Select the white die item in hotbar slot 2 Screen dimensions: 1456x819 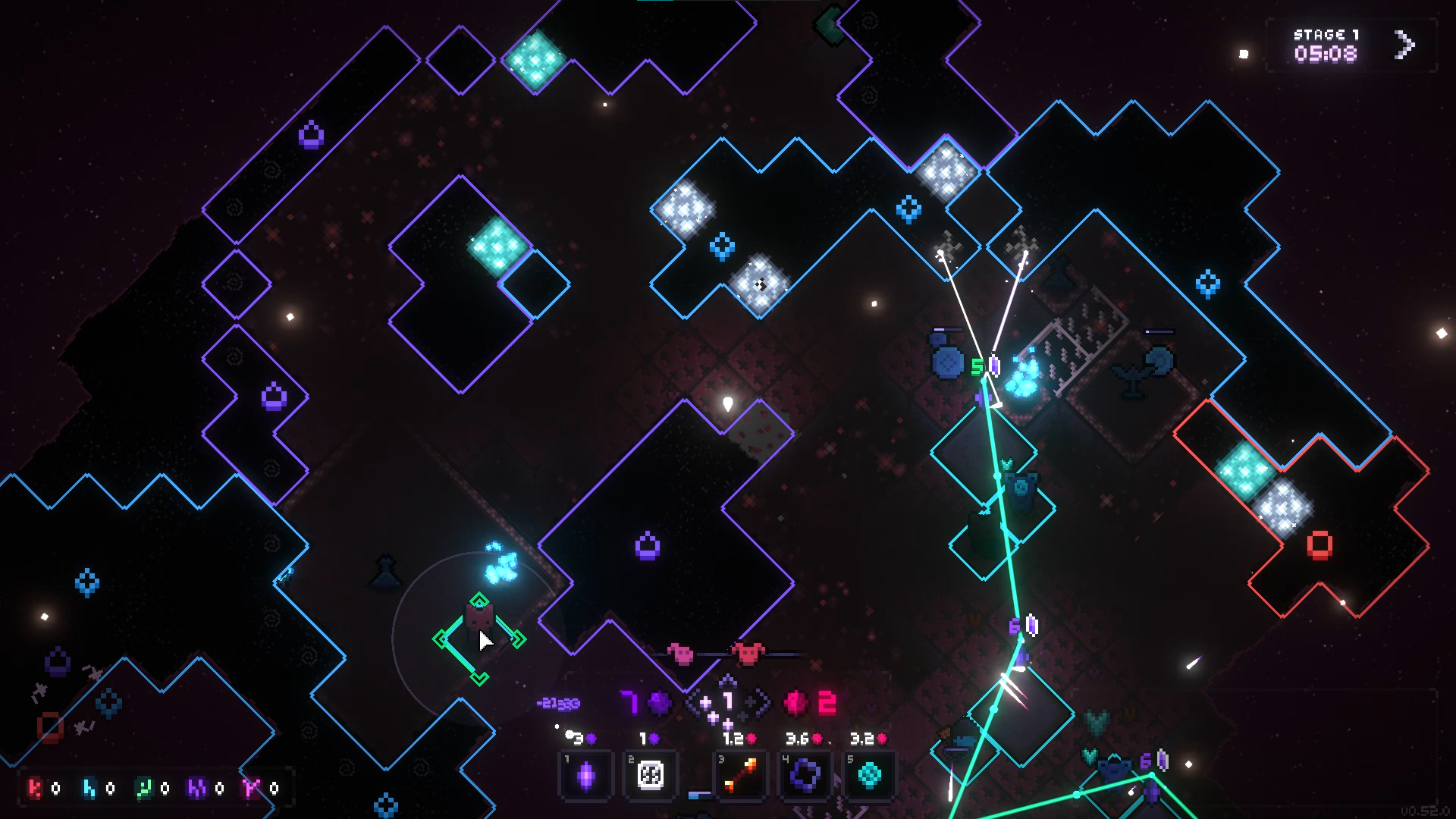click(651, 775)
